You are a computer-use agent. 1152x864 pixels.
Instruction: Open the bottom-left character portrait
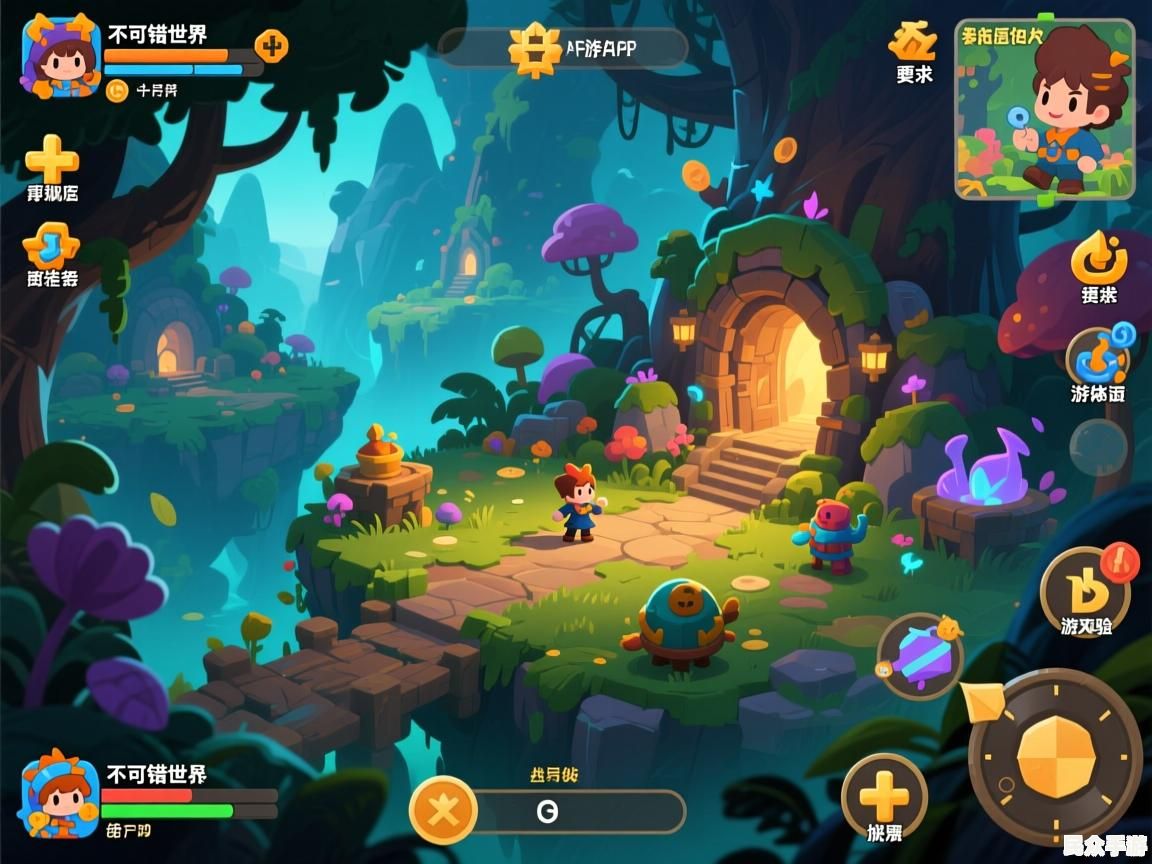[60, 798]
